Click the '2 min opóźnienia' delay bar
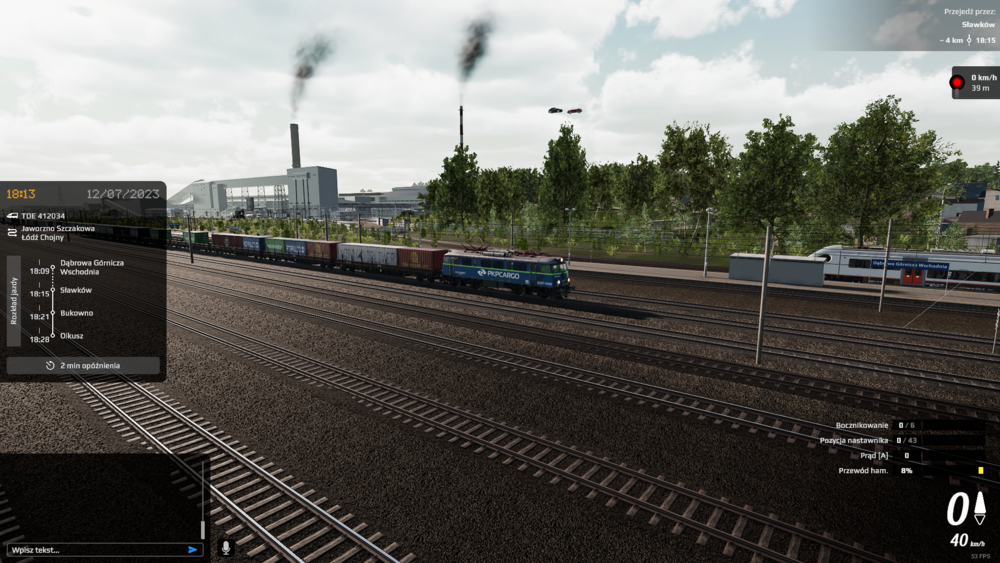The width and height of the screenshot is (1000, 563). pos(83,366)
